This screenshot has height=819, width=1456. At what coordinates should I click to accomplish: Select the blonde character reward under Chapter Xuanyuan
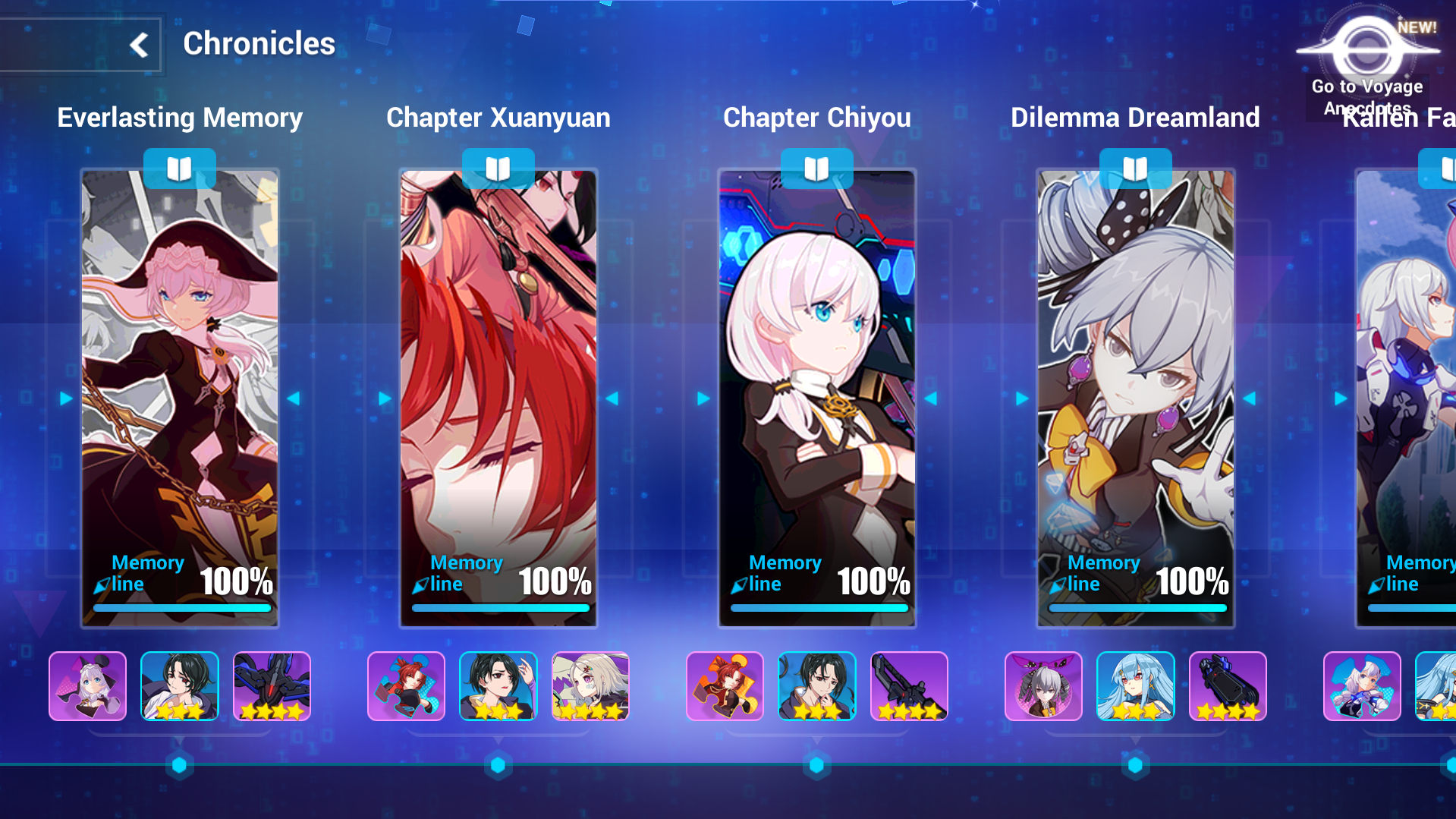coord(590,686)
